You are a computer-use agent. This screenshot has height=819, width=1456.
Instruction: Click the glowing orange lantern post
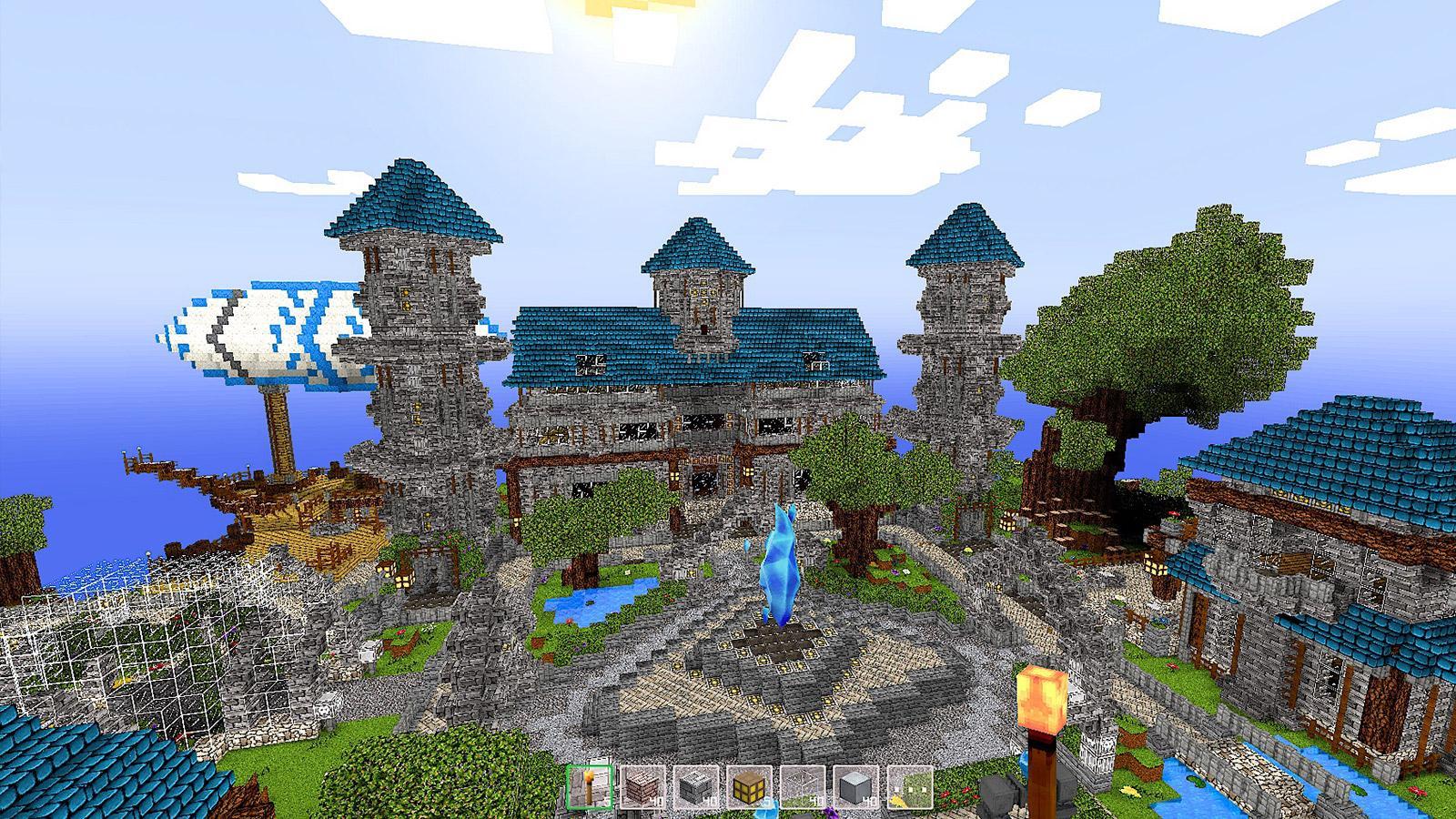[1040, 701]
